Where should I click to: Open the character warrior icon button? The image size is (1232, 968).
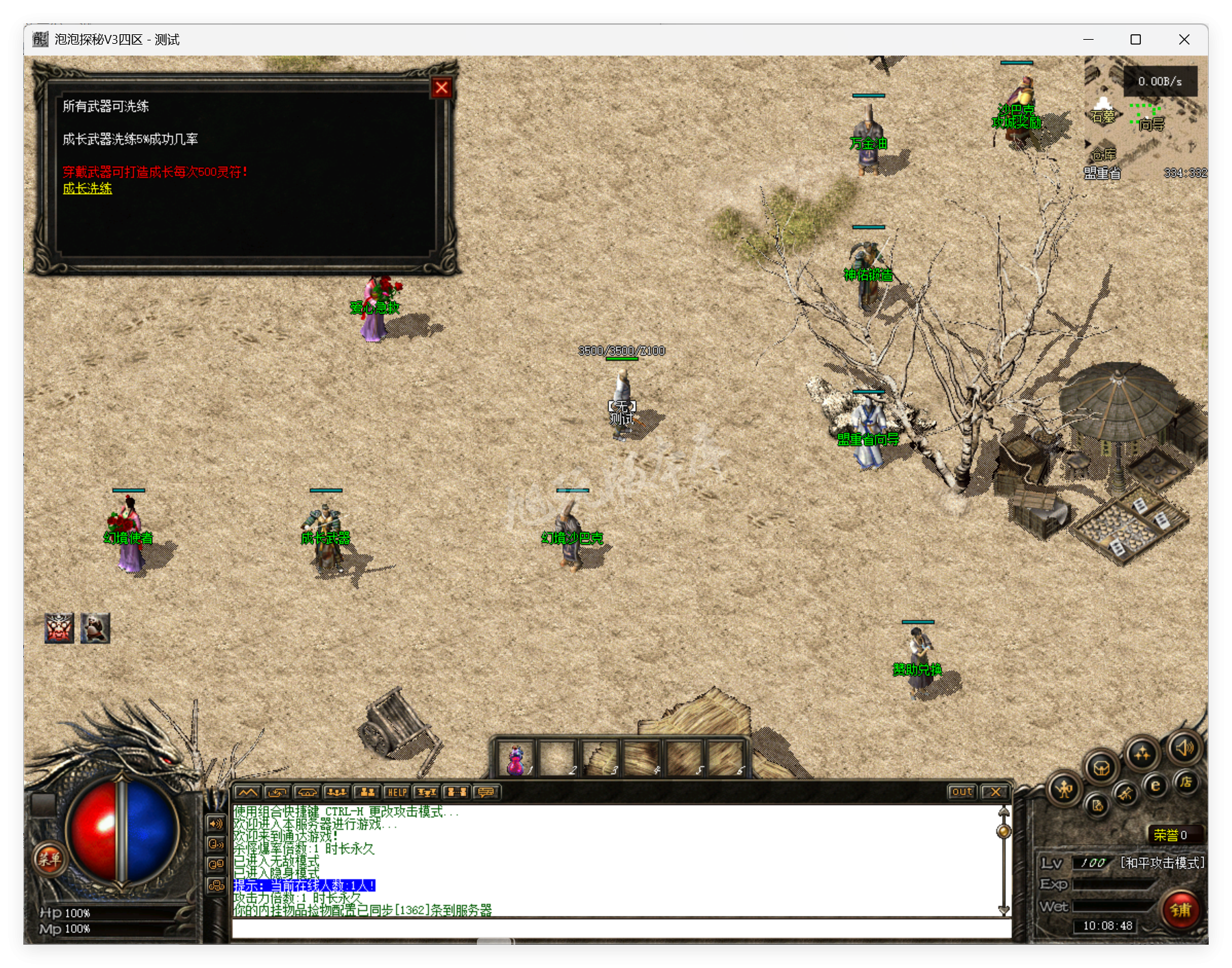1064,790
